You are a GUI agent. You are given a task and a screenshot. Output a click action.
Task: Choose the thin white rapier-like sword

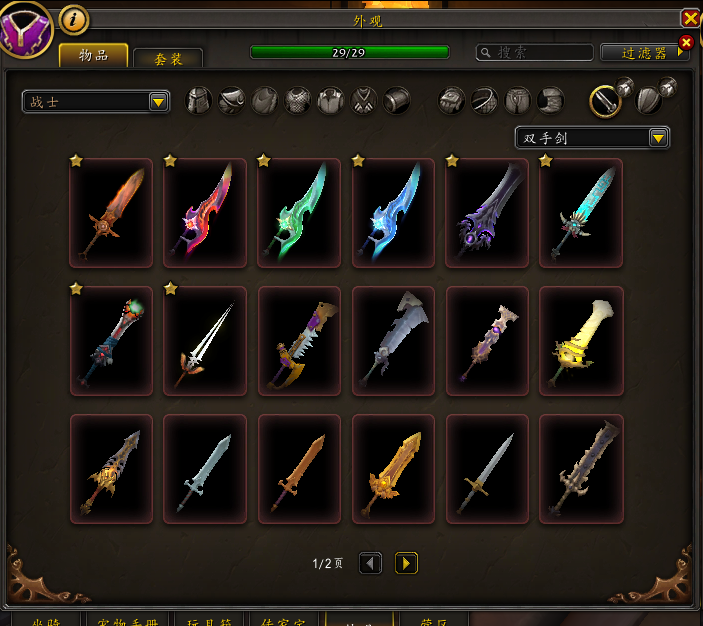click(x=205, y=341)
